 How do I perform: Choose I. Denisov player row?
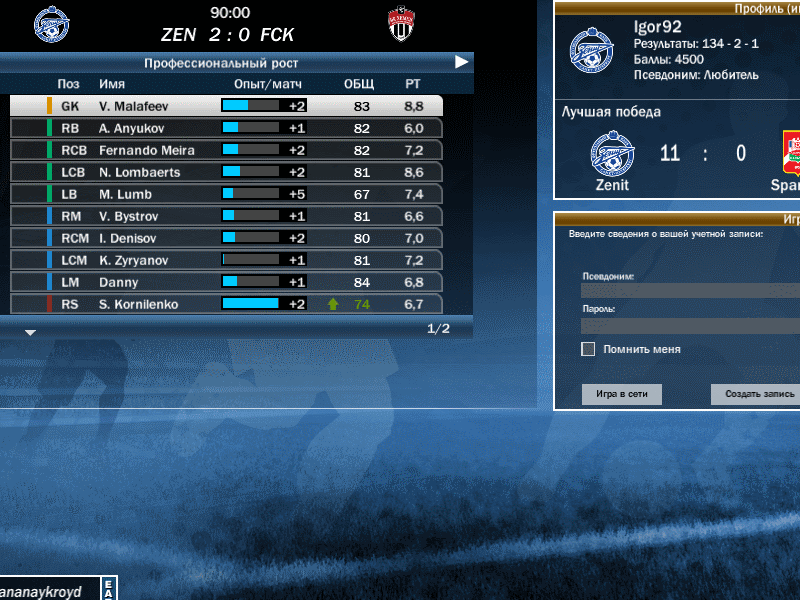(226, 238)
